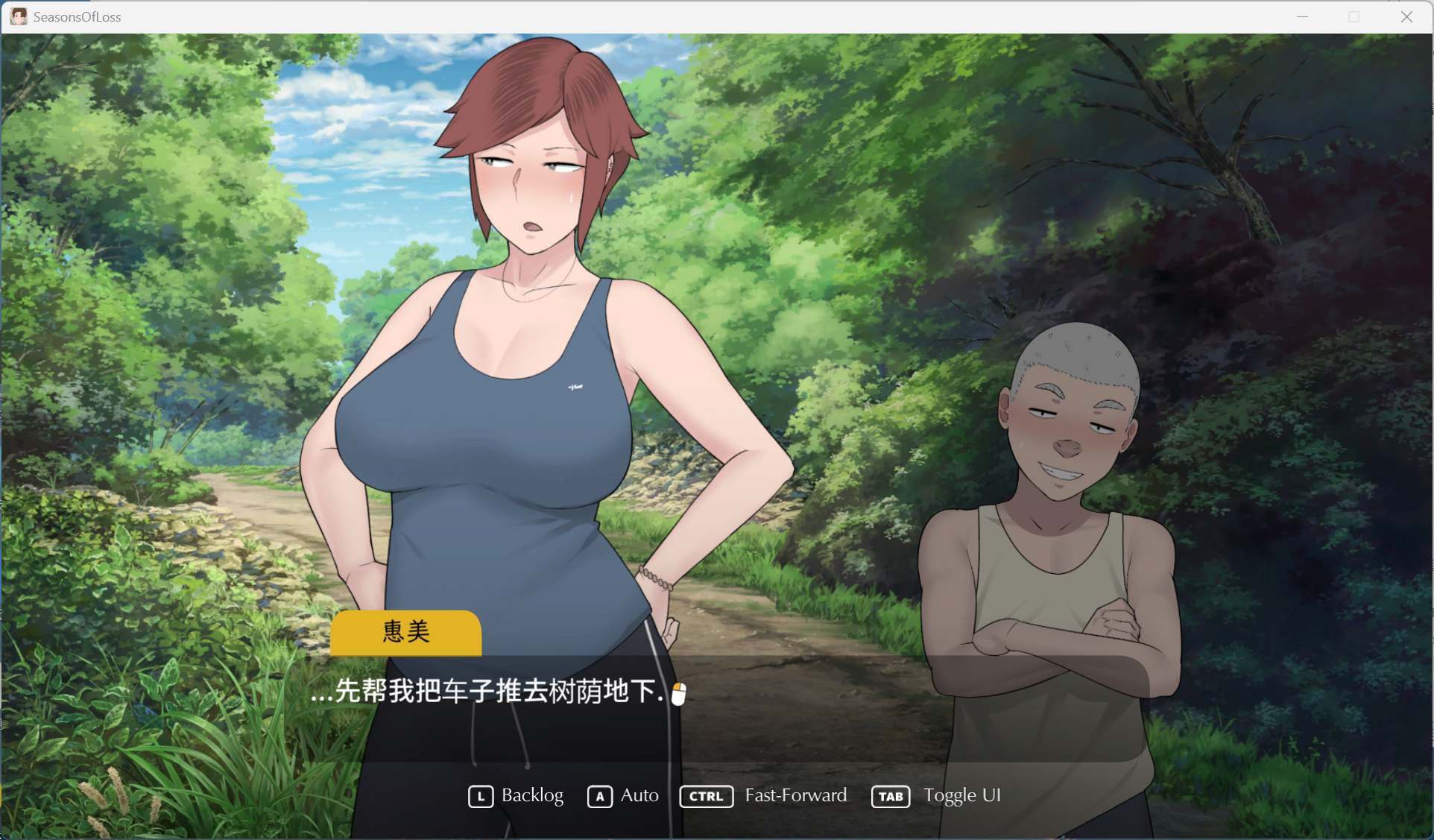Click the minimize button in title bar
Image resolution: width=1434 pixels, height=840 pixels.
point(1303,16)
